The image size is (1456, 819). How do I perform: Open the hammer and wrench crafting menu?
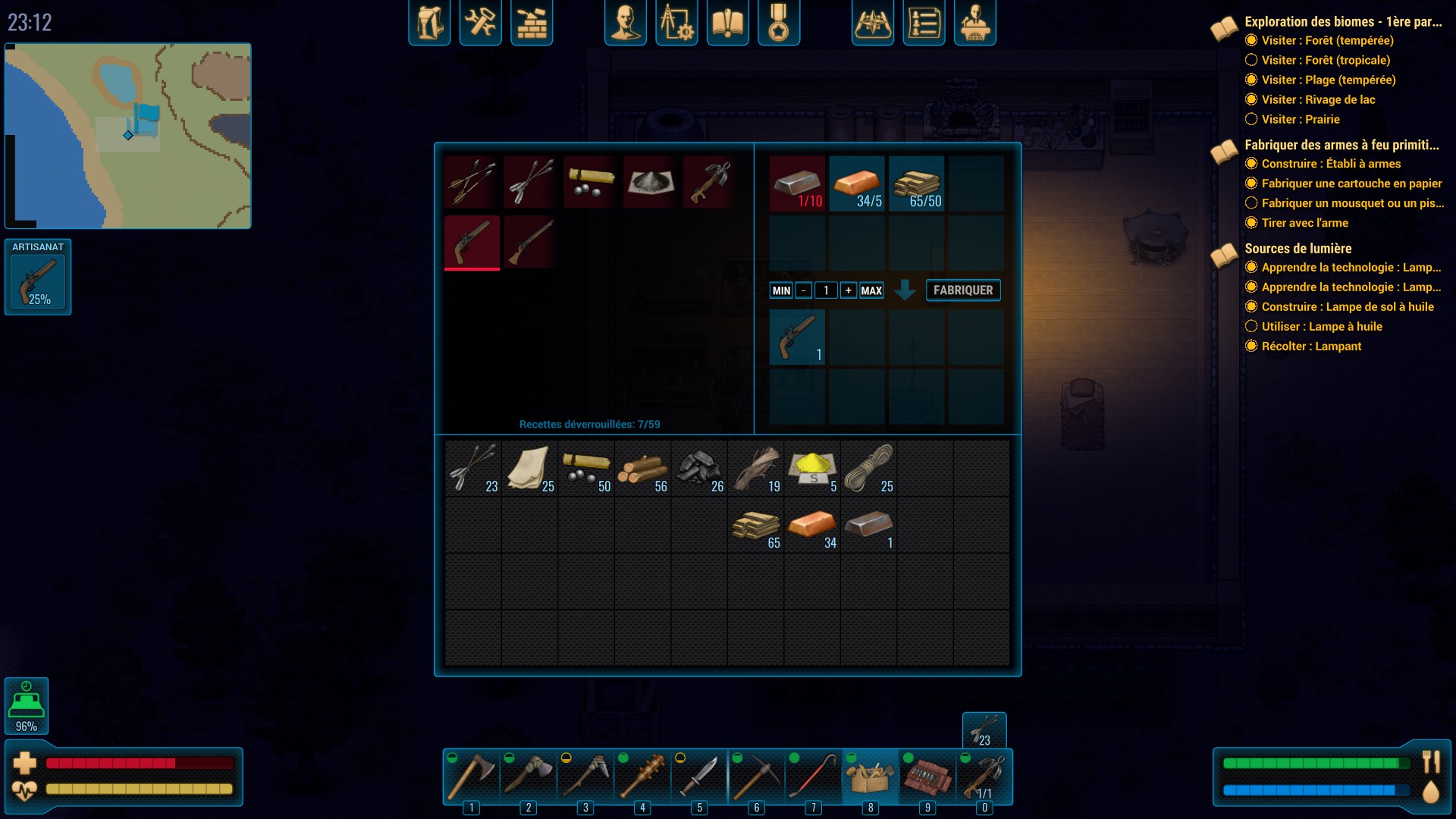481,23
